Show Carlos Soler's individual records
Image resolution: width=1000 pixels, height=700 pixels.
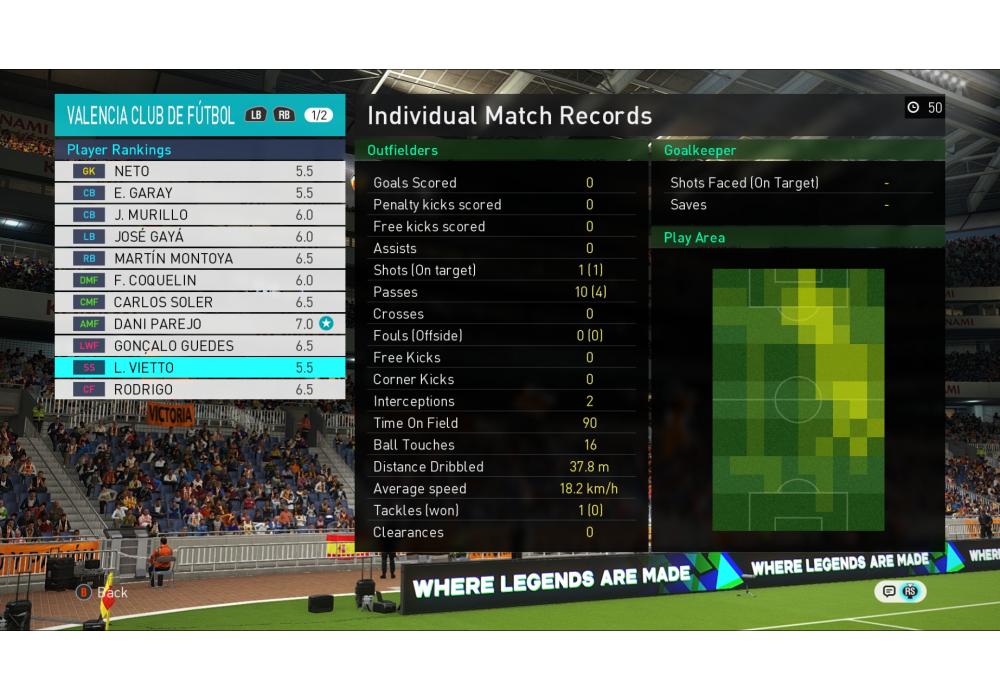(x=200, y=302)
